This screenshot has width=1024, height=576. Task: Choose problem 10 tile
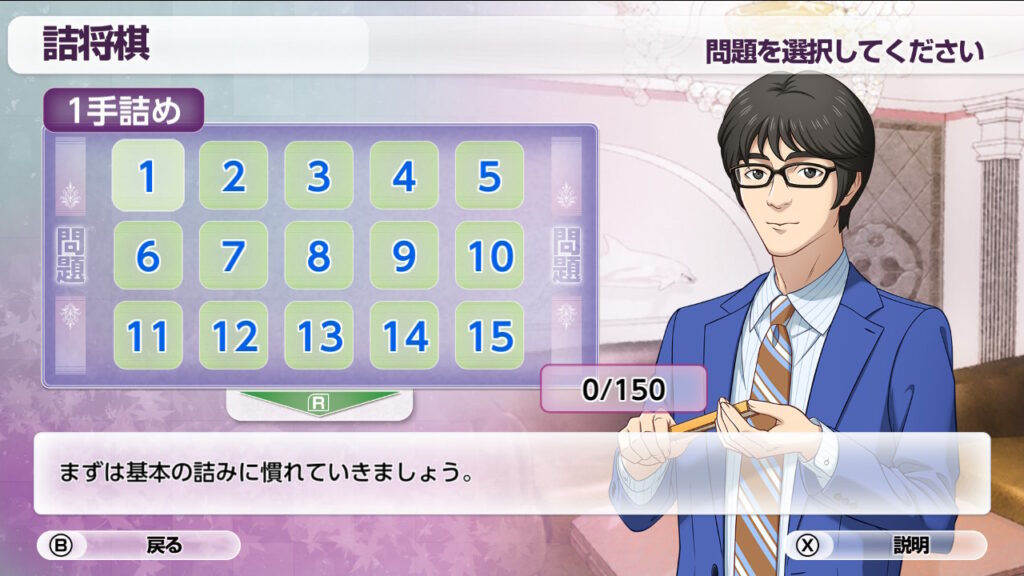pos(489,256)
